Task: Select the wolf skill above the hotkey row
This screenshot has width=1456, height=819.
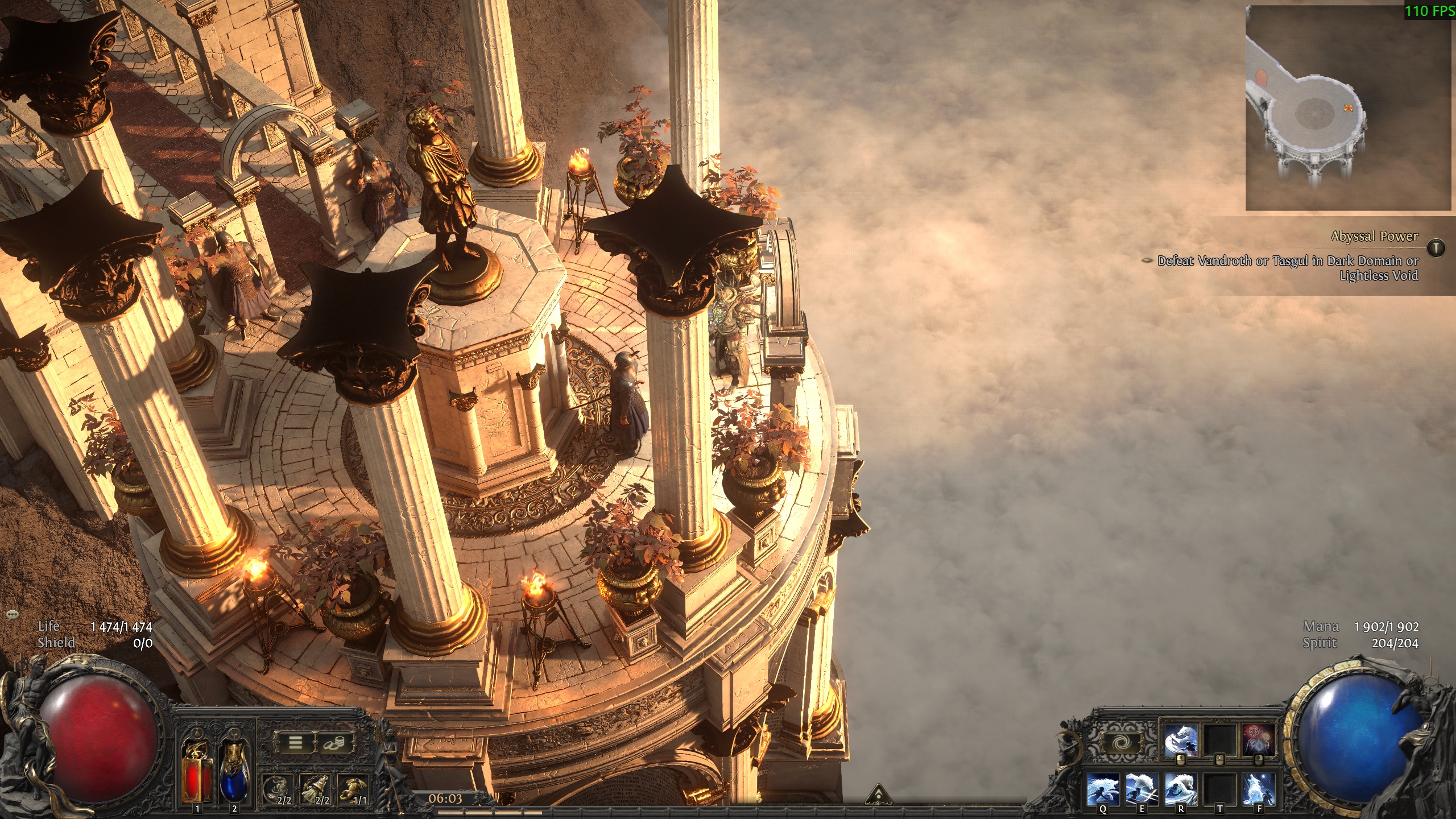Action: 1181,741
